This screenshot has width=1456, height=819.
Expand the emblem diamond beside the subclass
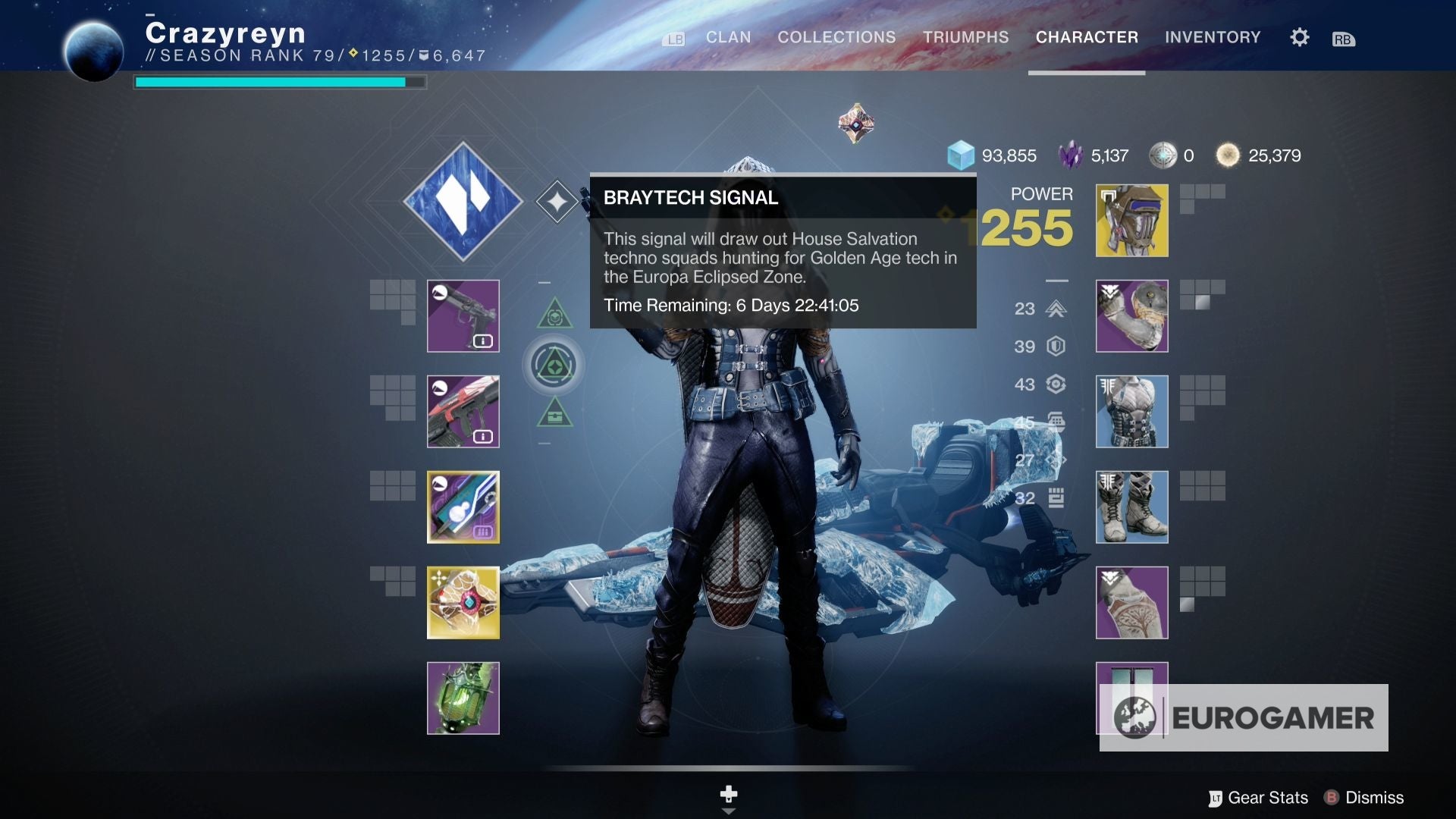(x=557, y=199)
